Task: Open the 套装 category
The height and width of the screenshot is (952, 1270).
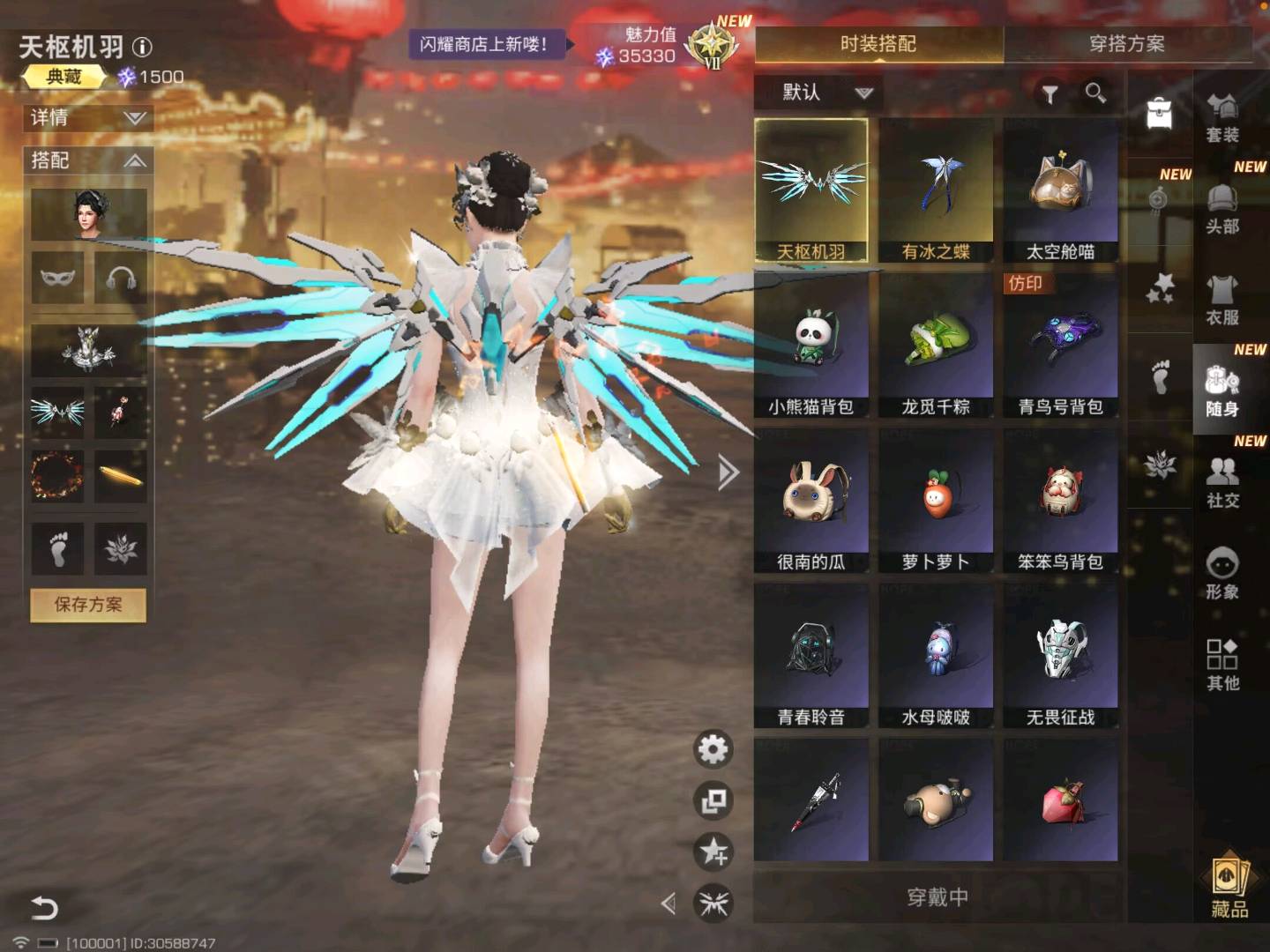Action: pos(1222,117)
